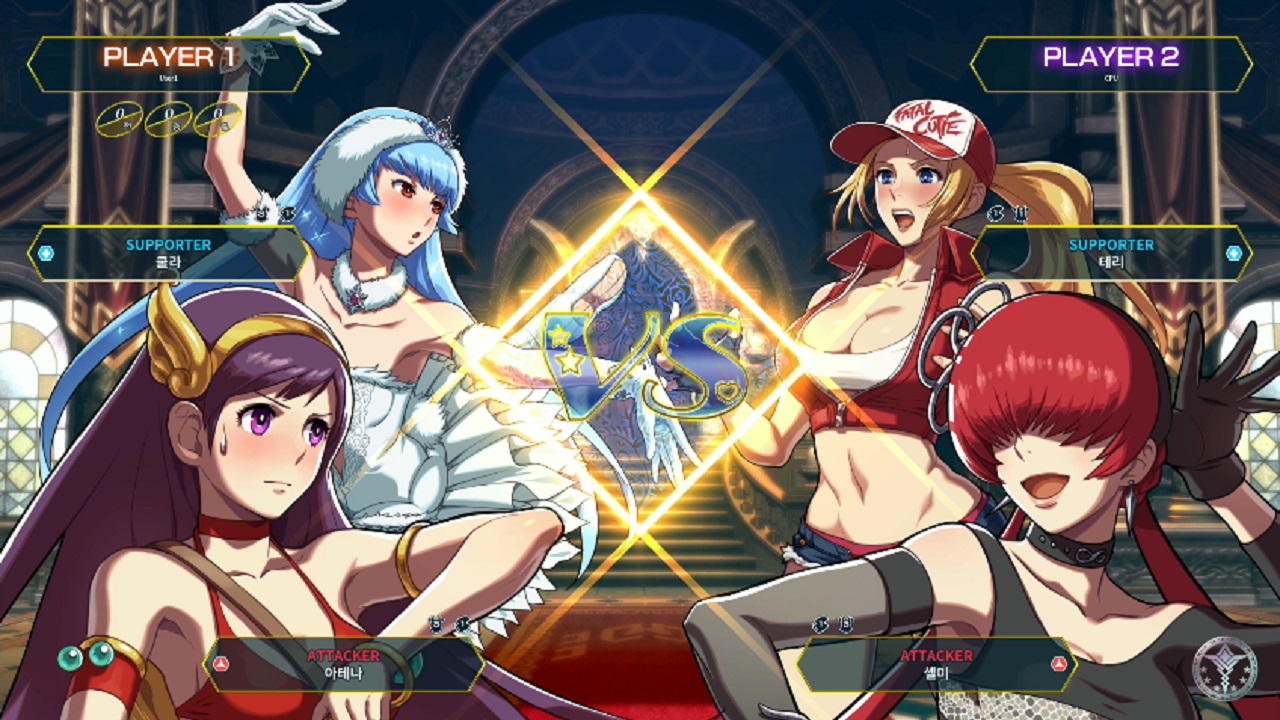Select the red circle icon on Athena's attacker bar
Image resolution: width=1280 pixels, height=720 pixels.
click(x=222, y=664)
